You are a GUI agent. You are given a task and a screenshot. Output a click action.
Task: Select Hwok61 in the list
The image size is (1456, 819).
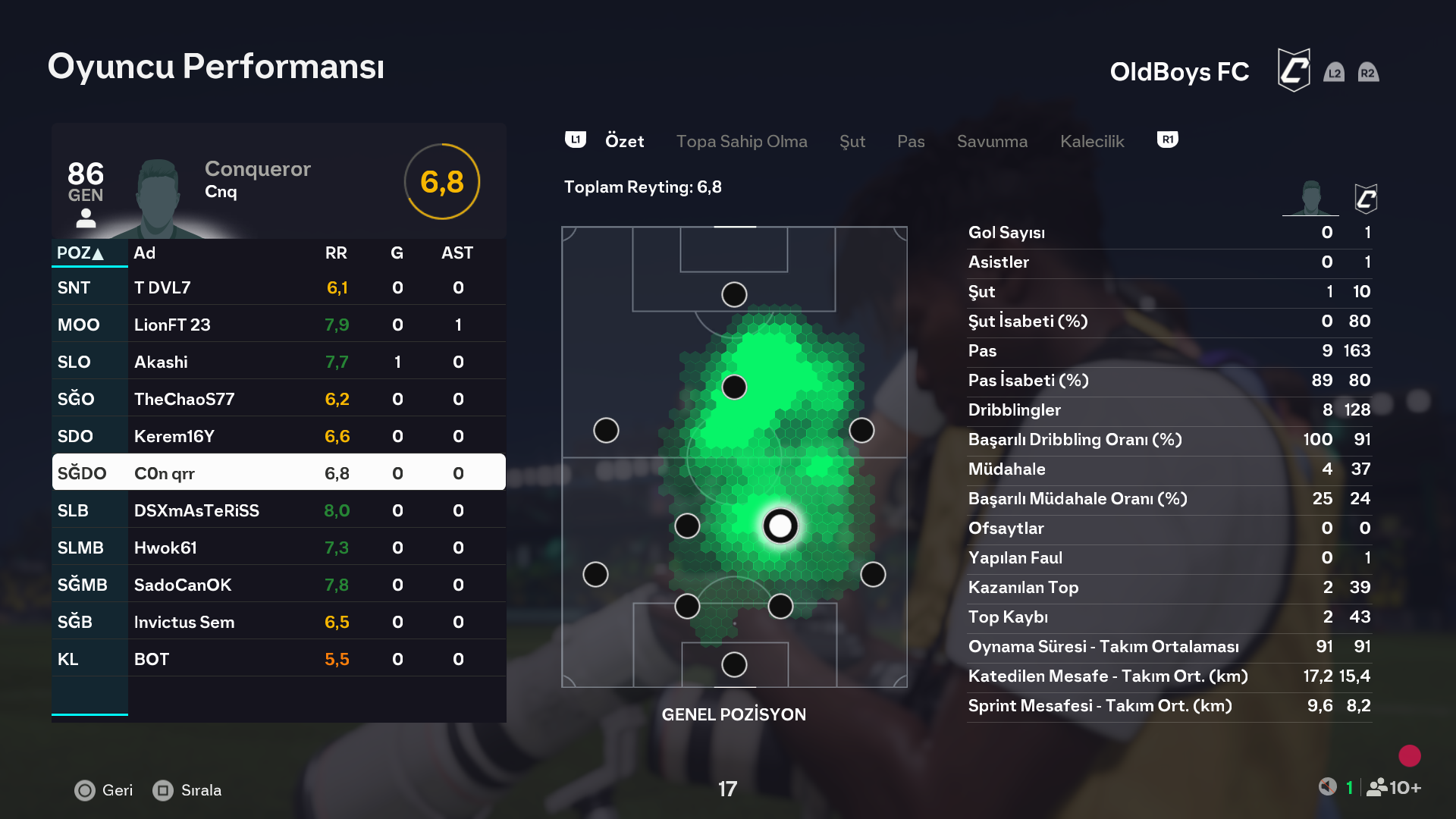[278, 548]
